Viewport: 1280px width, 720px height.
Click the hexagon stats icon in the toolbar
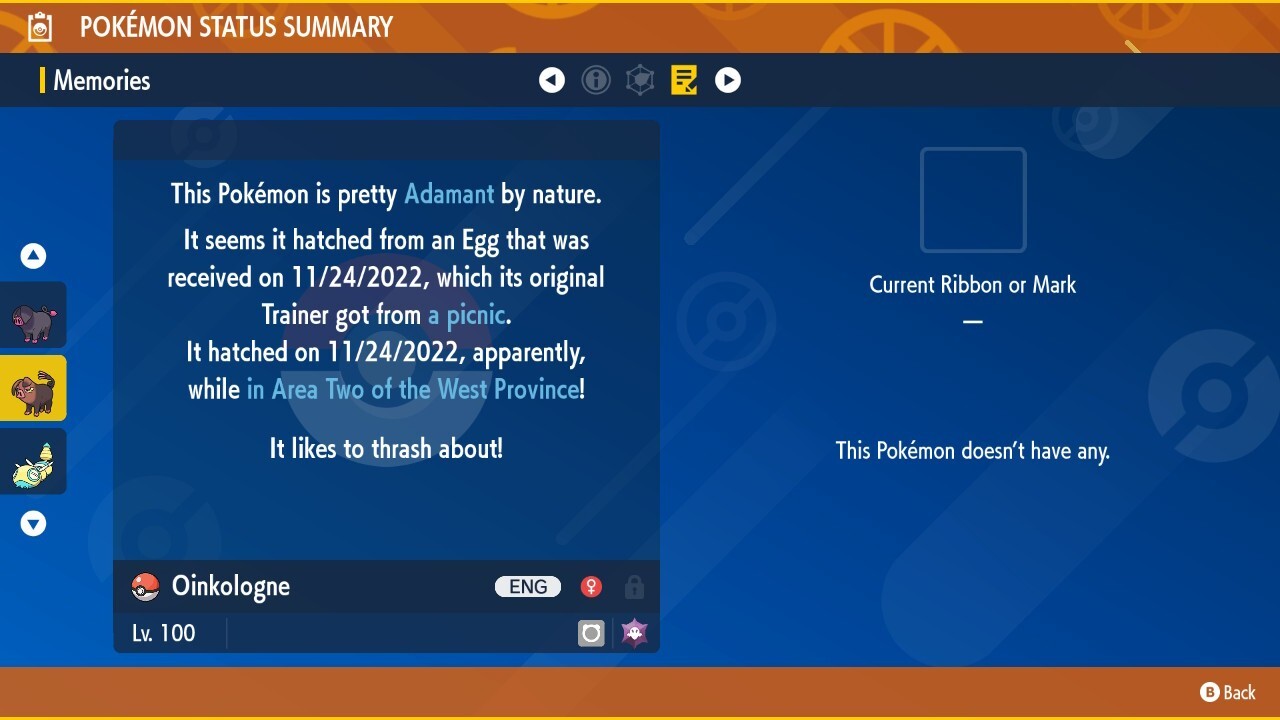(640, 80)
